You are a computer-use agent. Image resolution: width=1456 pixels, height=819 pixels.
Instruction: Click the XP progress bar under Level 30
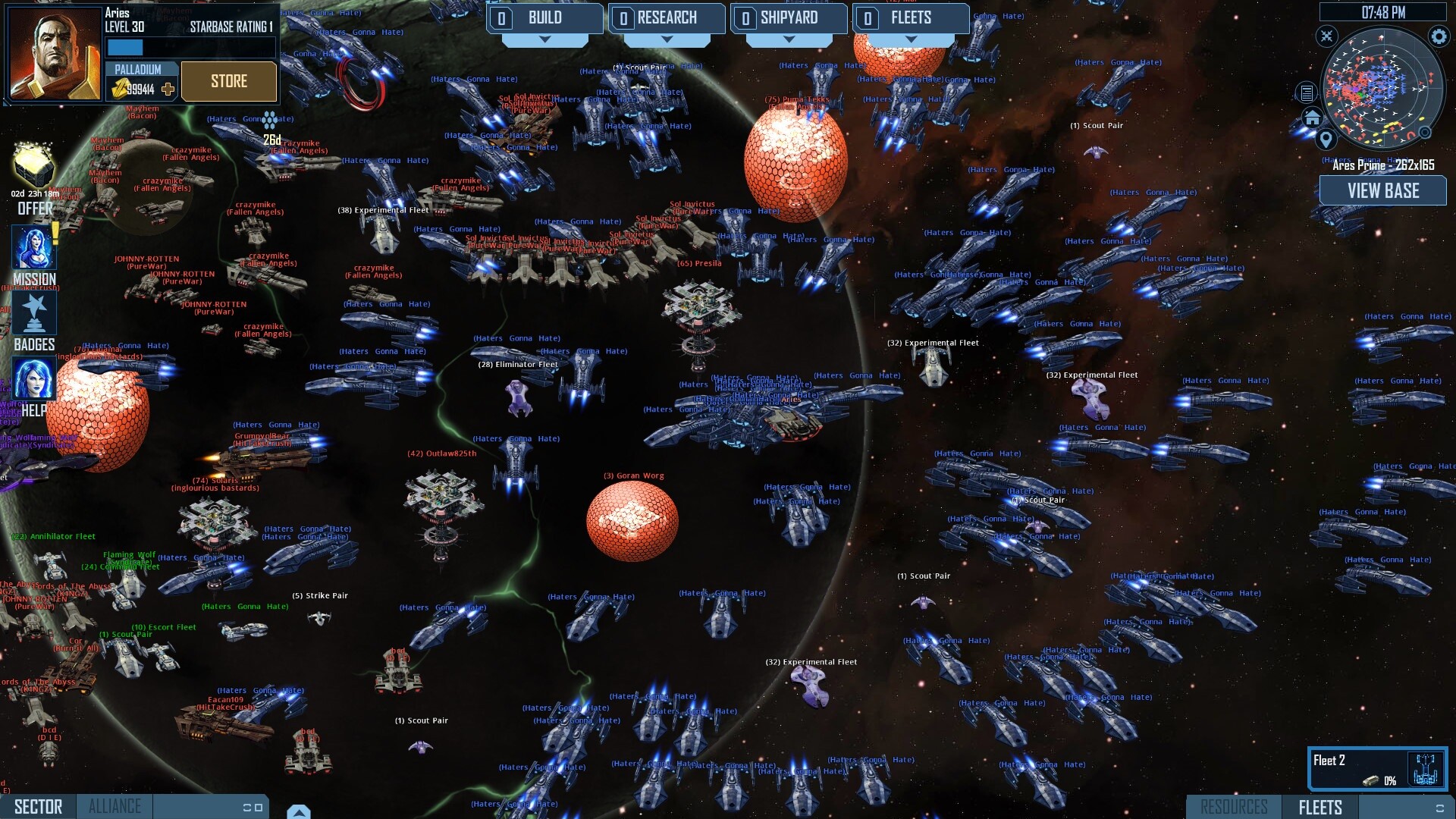(x=126, y=47)
